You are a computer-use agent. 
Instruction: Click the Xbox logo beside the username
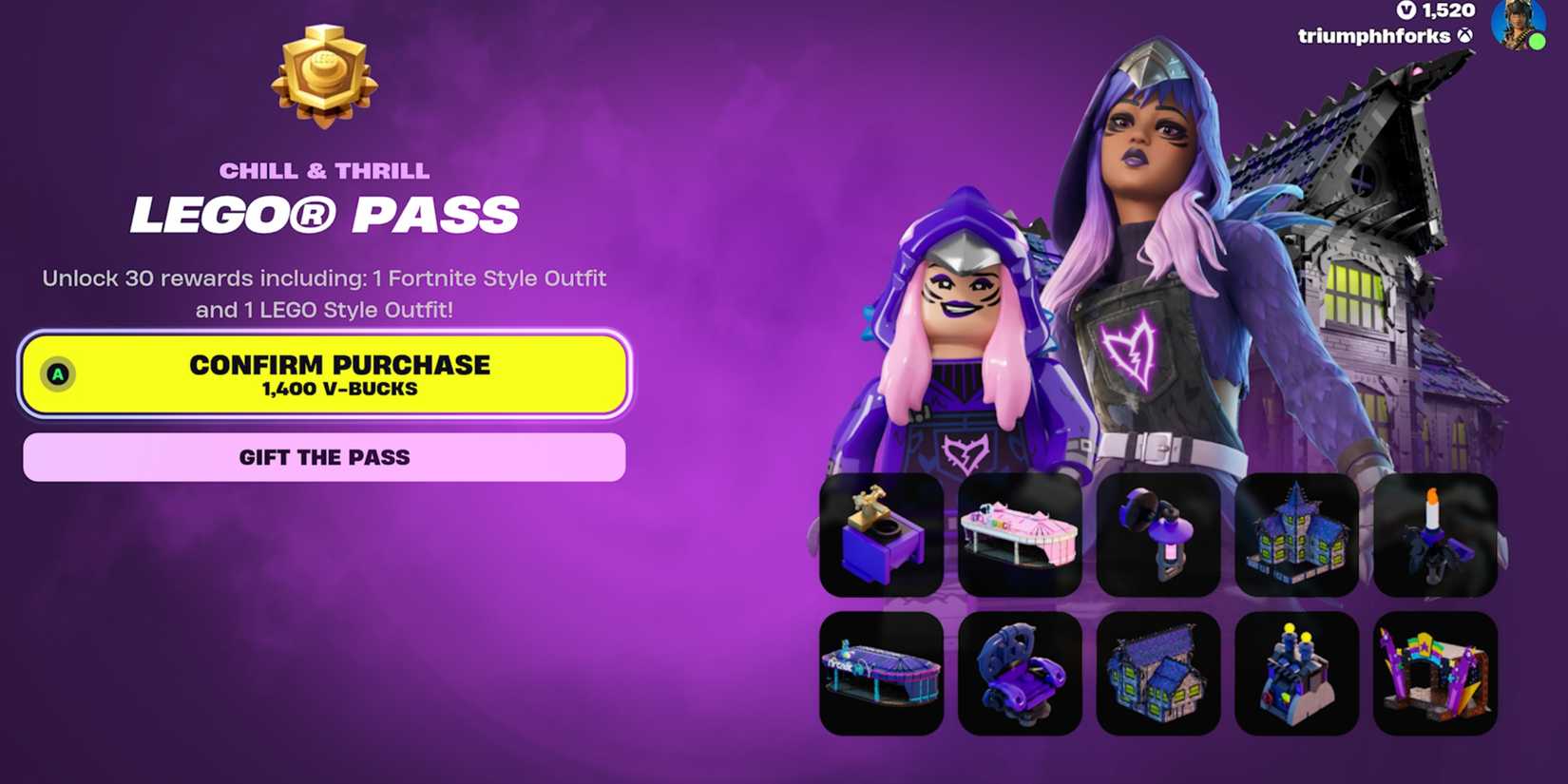[x=1467, y=37]
